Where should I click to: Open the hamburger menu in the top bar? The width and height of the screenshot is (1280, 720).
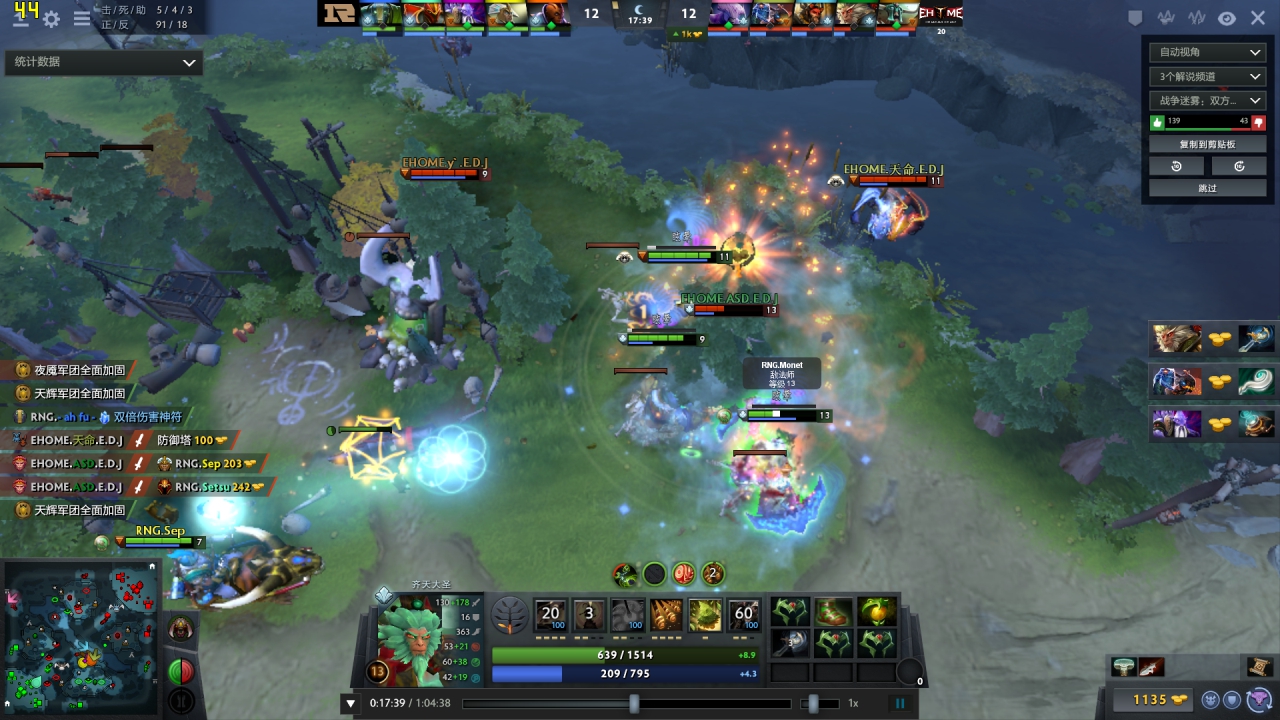(81, 18)
